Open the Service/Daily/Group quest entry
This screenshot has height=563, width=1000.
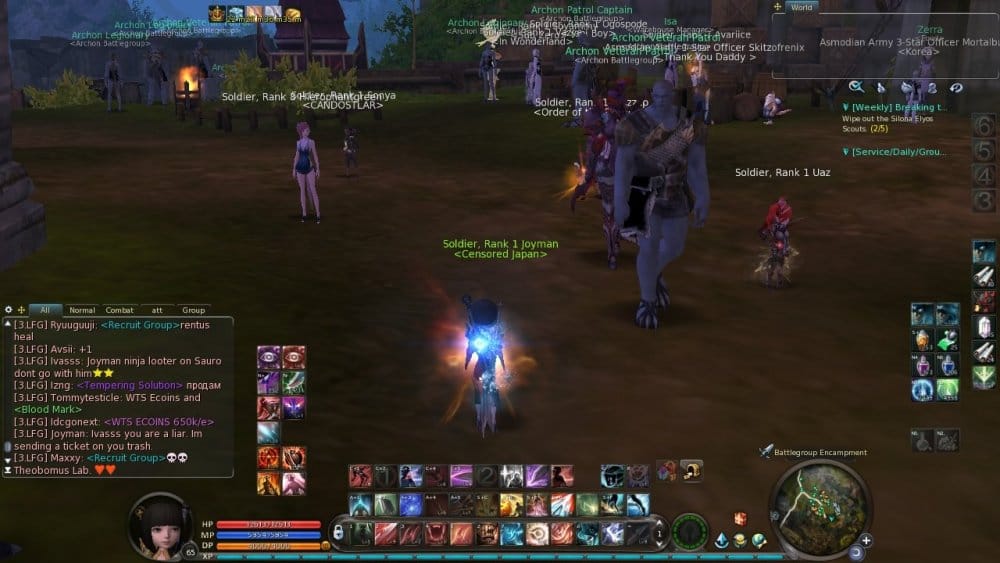pos(896,152)
